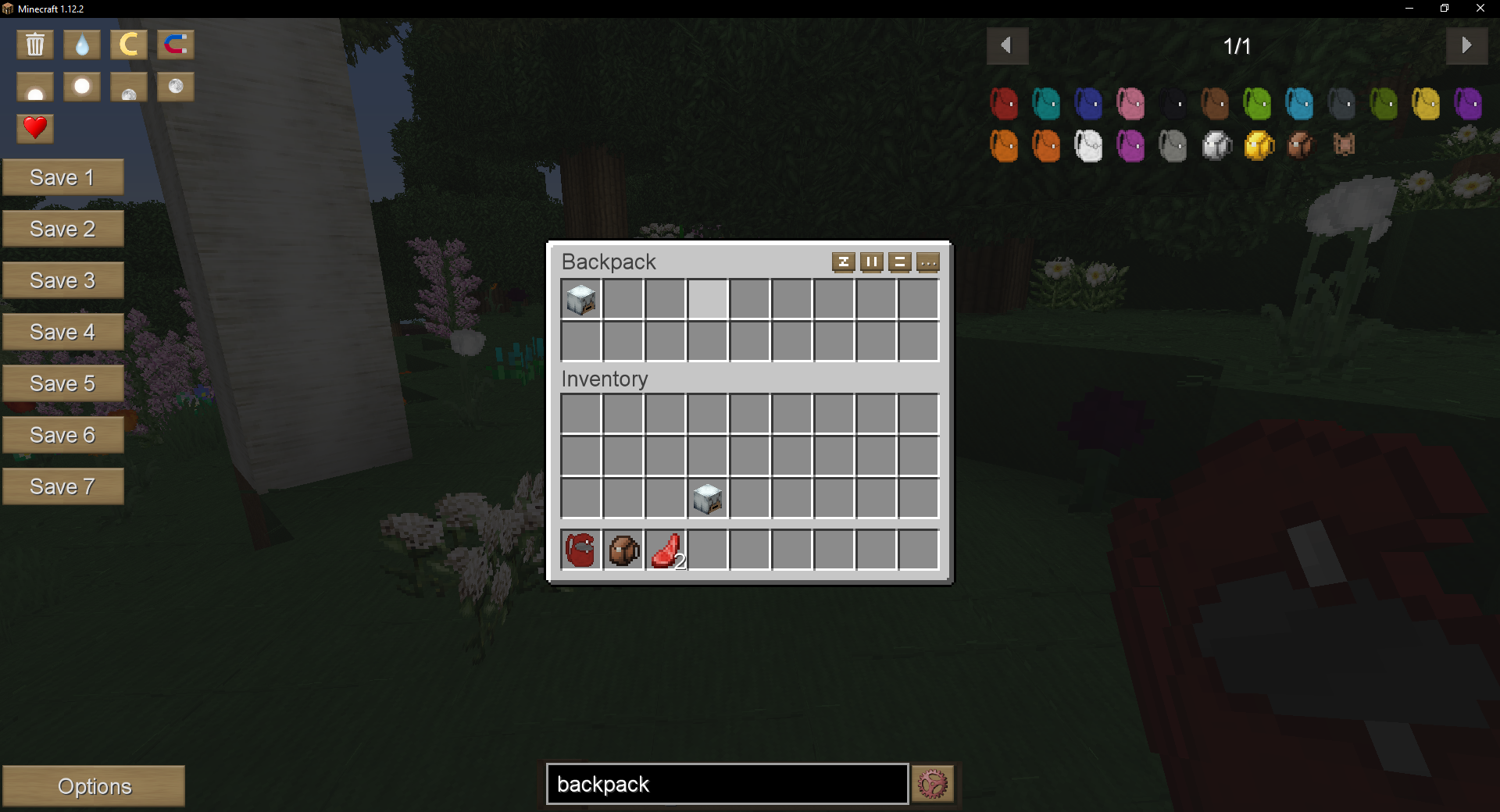Toggle the equals-style button in Backpack header

click(x=900, y=262)
